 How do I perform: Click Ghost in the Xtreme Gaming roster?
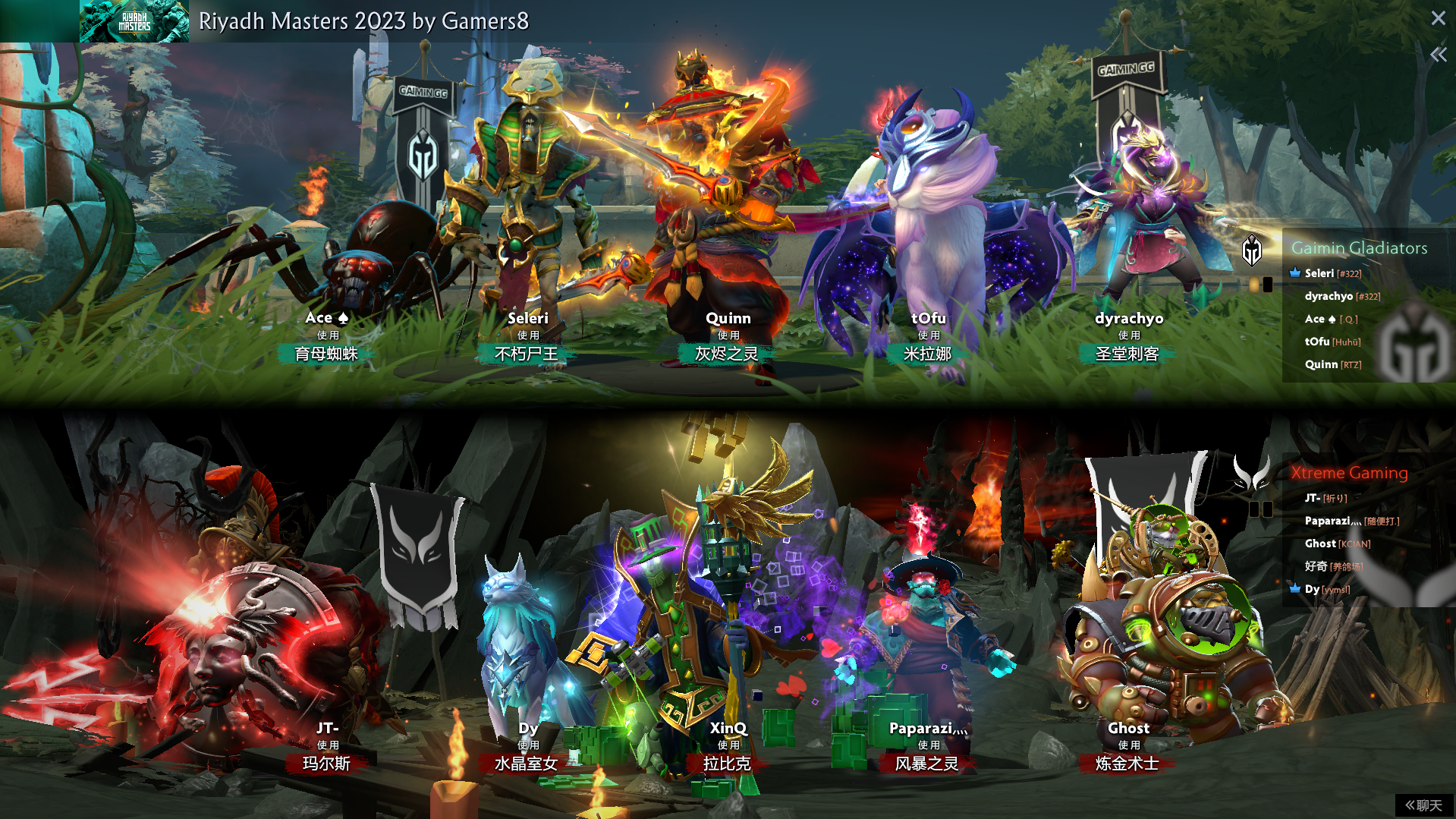[x=1320, y=543]
